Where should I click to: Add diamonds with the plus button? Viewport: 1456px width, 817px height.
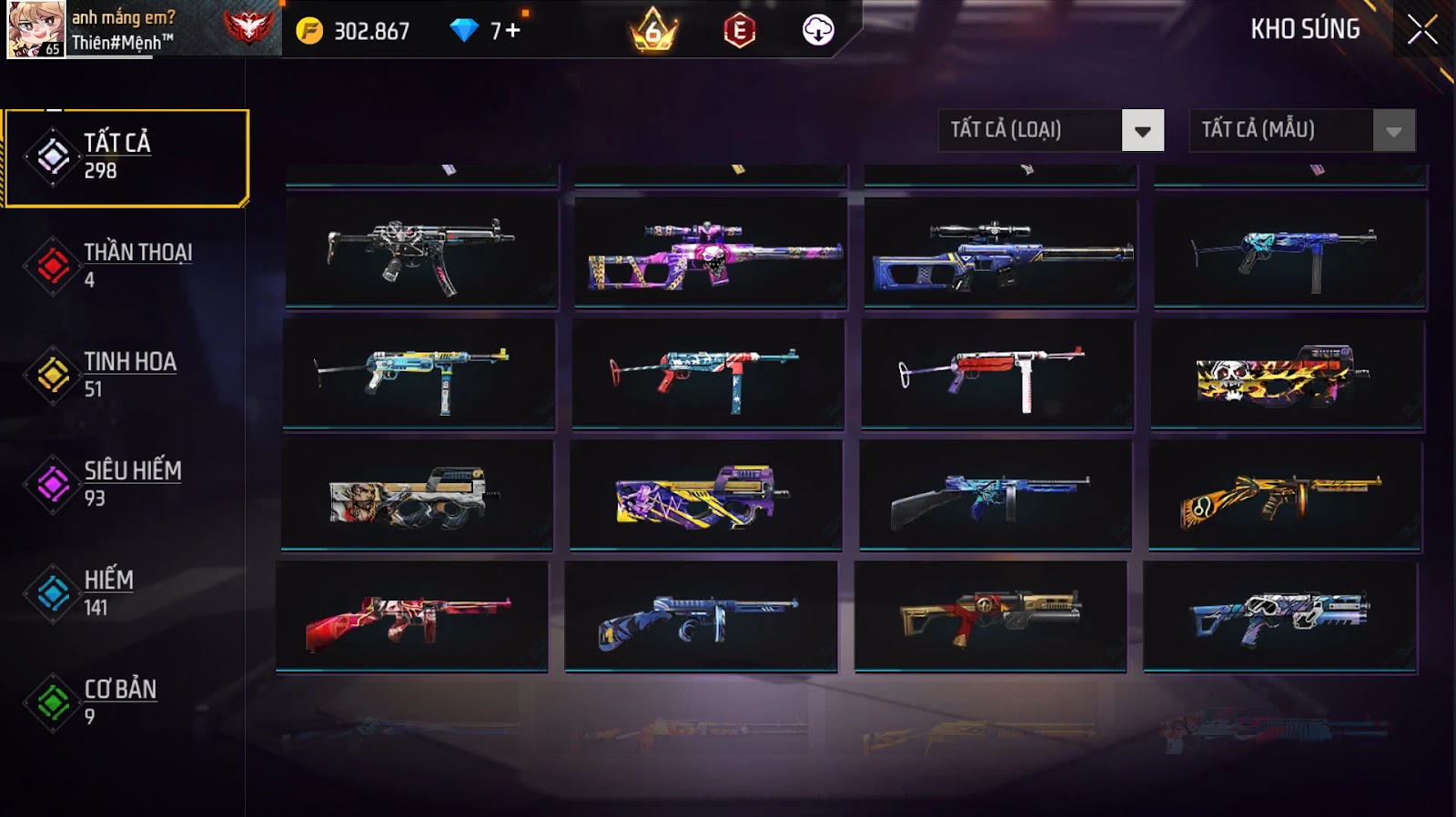click(513, 31)
